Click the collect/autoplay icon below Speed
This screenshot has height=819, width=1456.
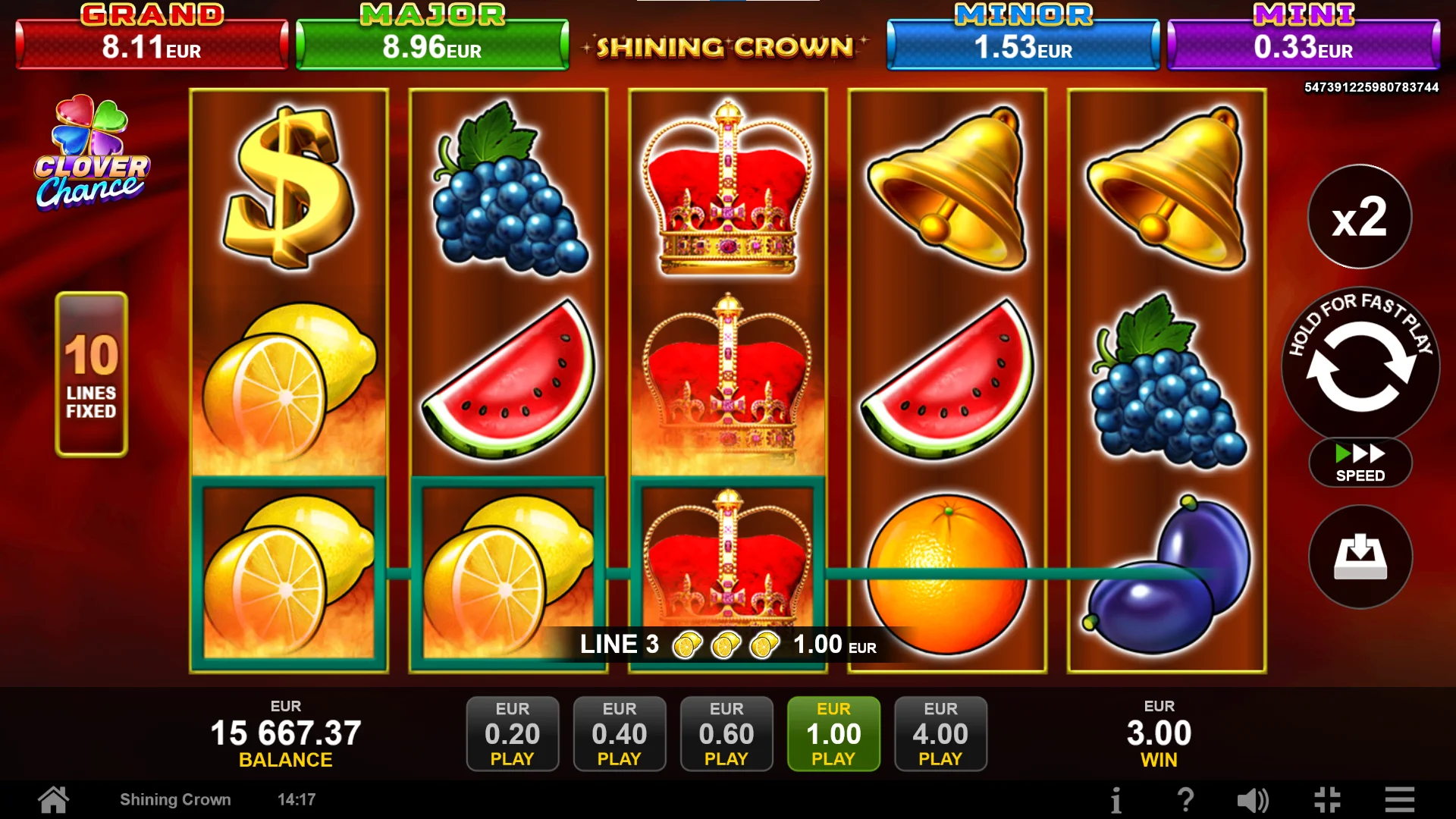pos(1359,557)
